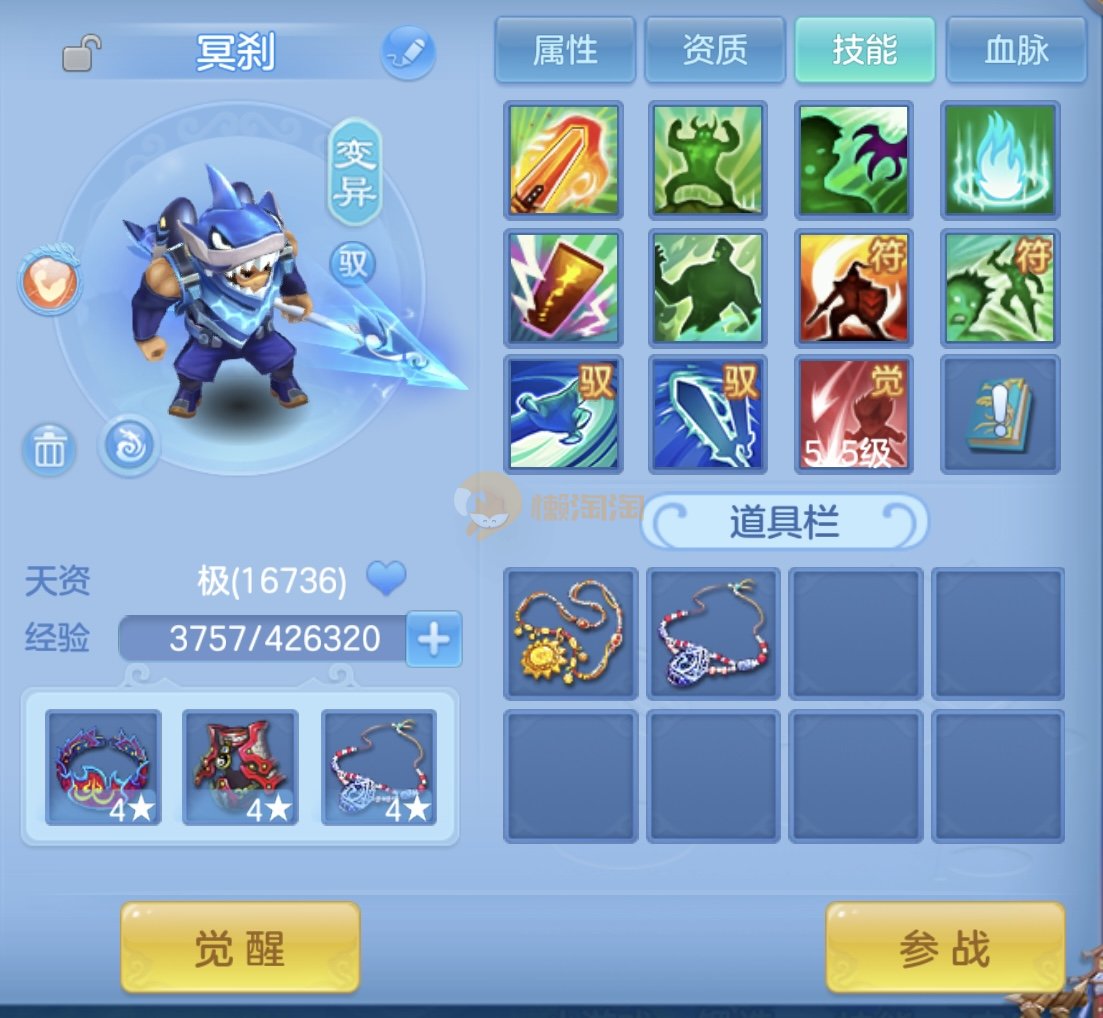Click the blue heart beside 天资

385,578
